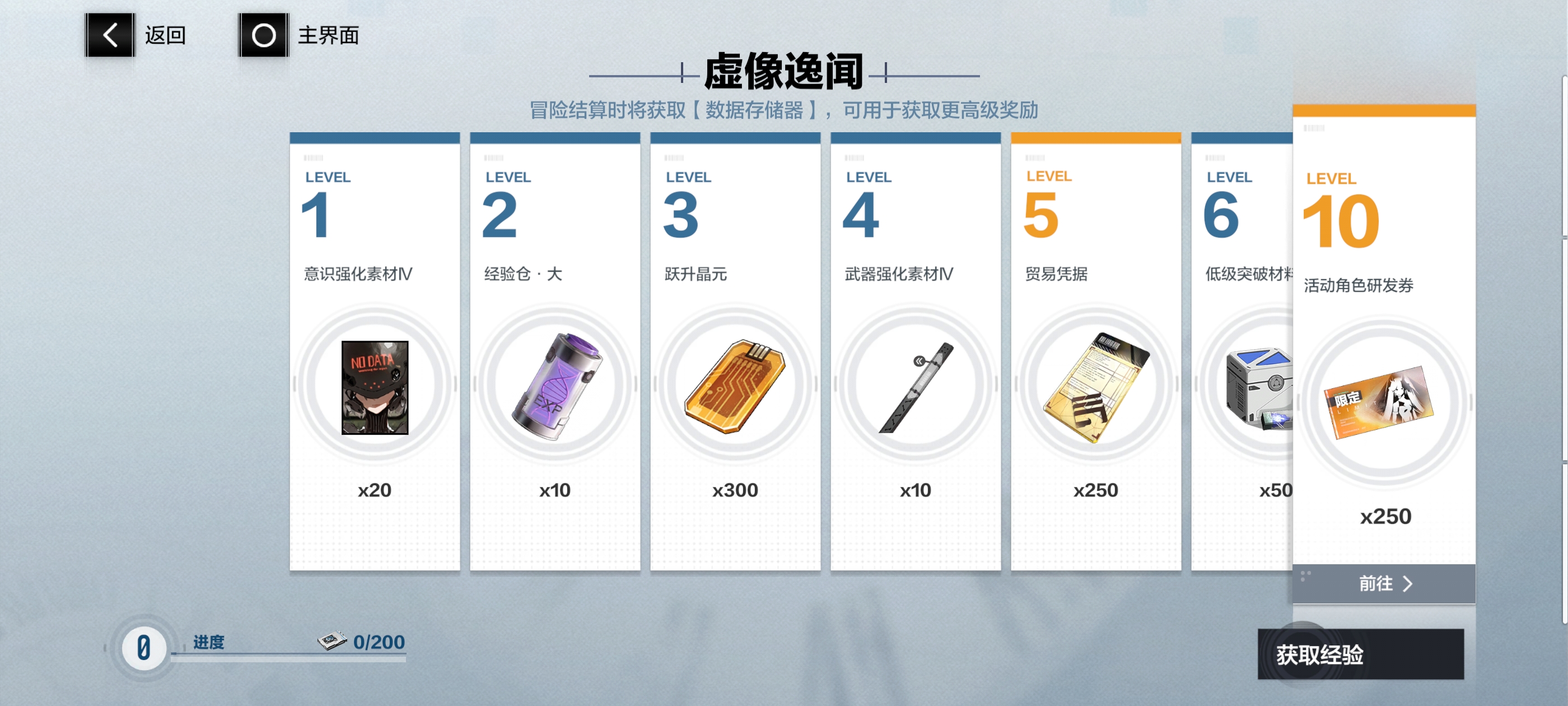This screenshot has height=706, width=1568.
Task: Select the golden chip icon for 跃升晶元
Action: point(735,387)
